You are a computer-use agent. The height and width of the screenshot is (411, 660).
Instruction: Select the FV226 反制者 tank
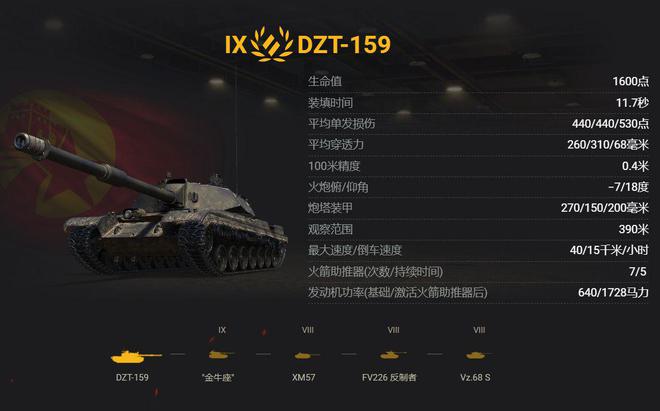point(393,355)
